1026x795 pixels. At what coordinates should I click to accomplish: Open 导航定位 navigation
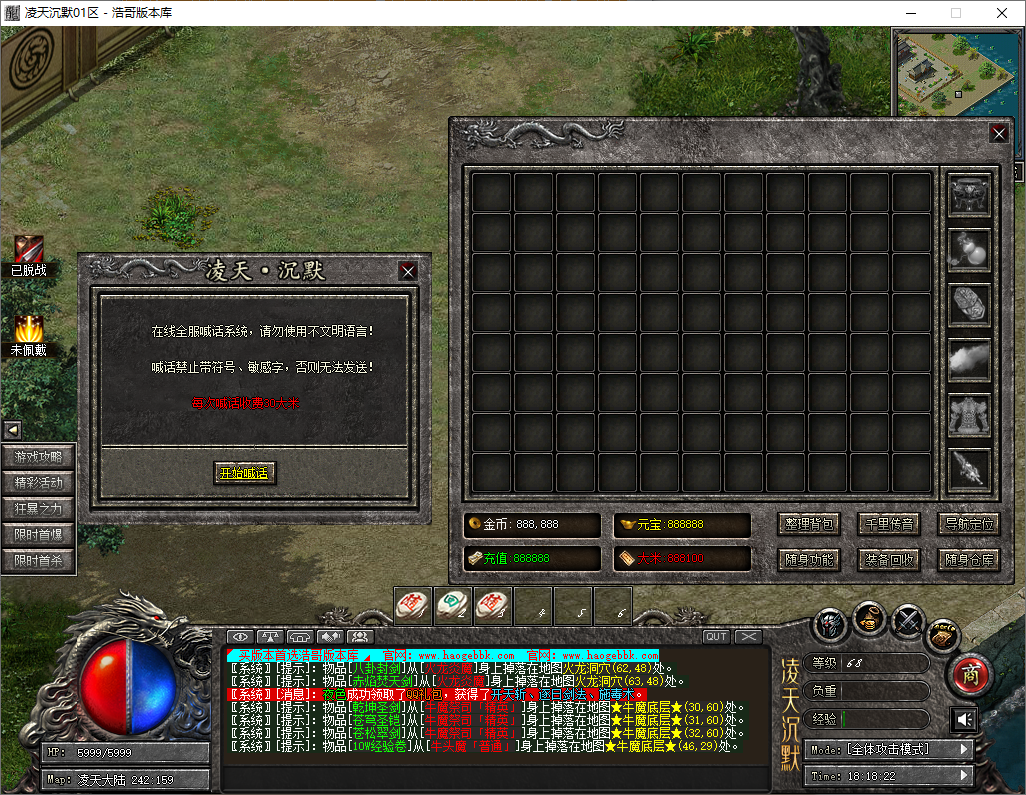coord(969,524)
